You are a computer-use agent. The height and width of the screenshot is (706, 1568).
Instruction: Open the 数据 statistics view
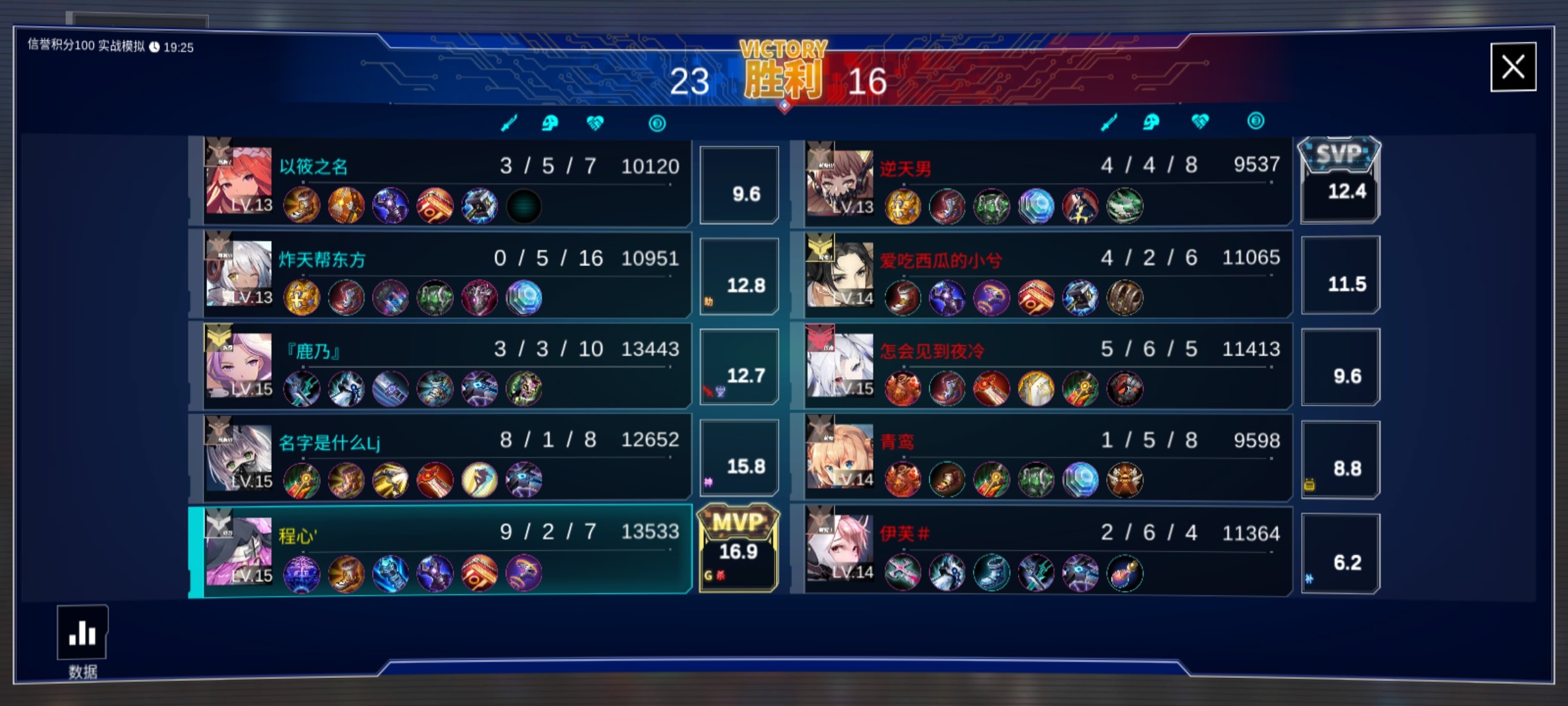tap(82, 633)
